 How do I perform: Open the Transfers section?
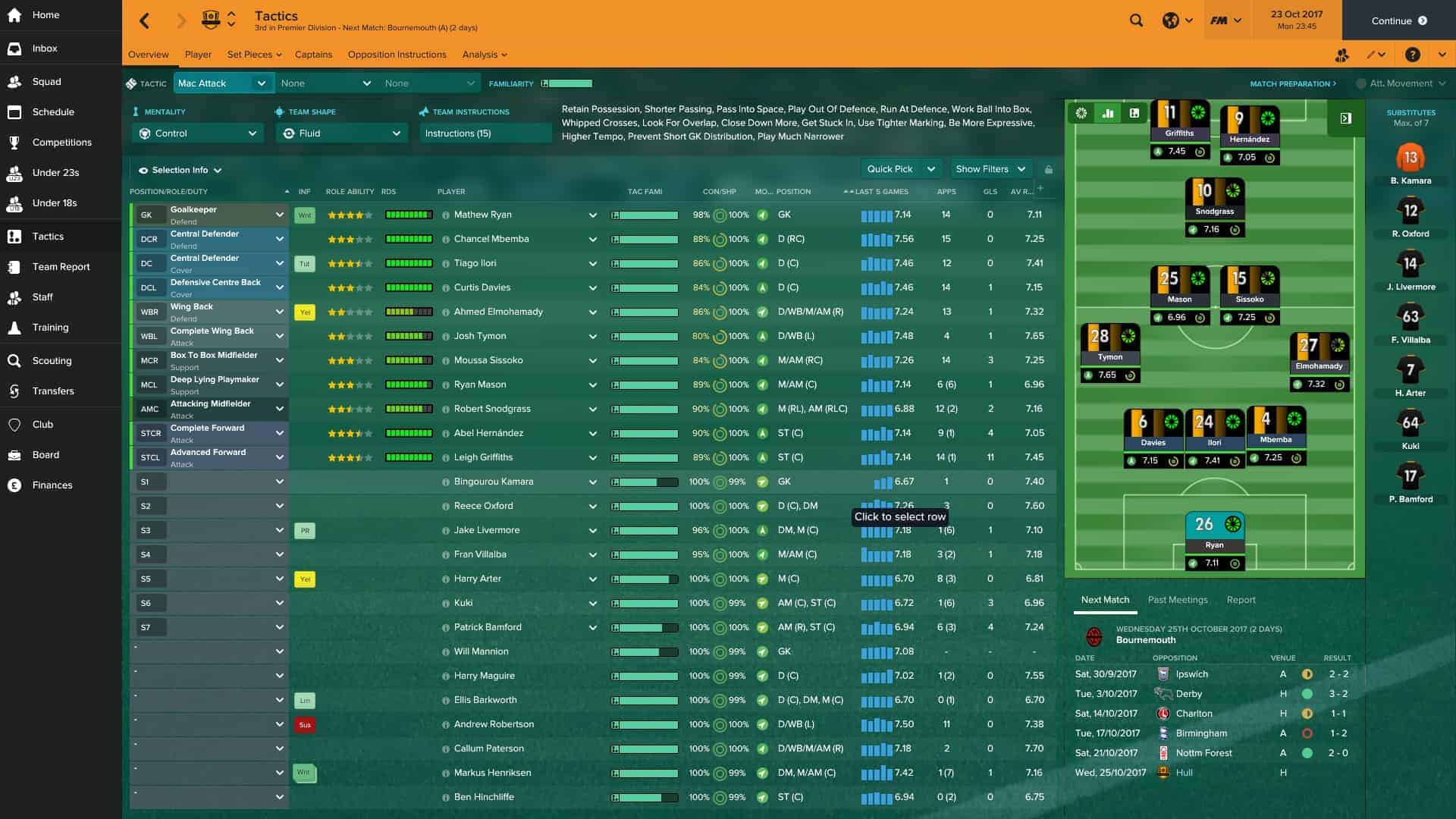click(53, 391)
